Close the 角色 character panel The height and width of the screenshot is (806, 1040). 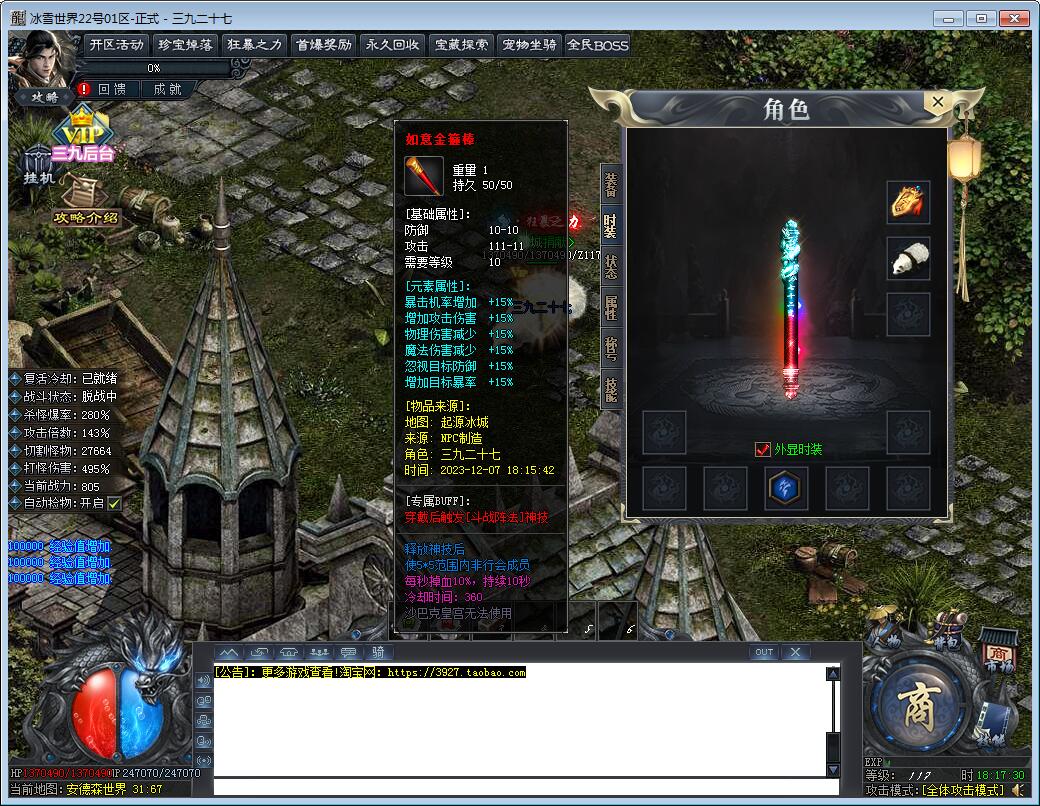tap(937, 102)
